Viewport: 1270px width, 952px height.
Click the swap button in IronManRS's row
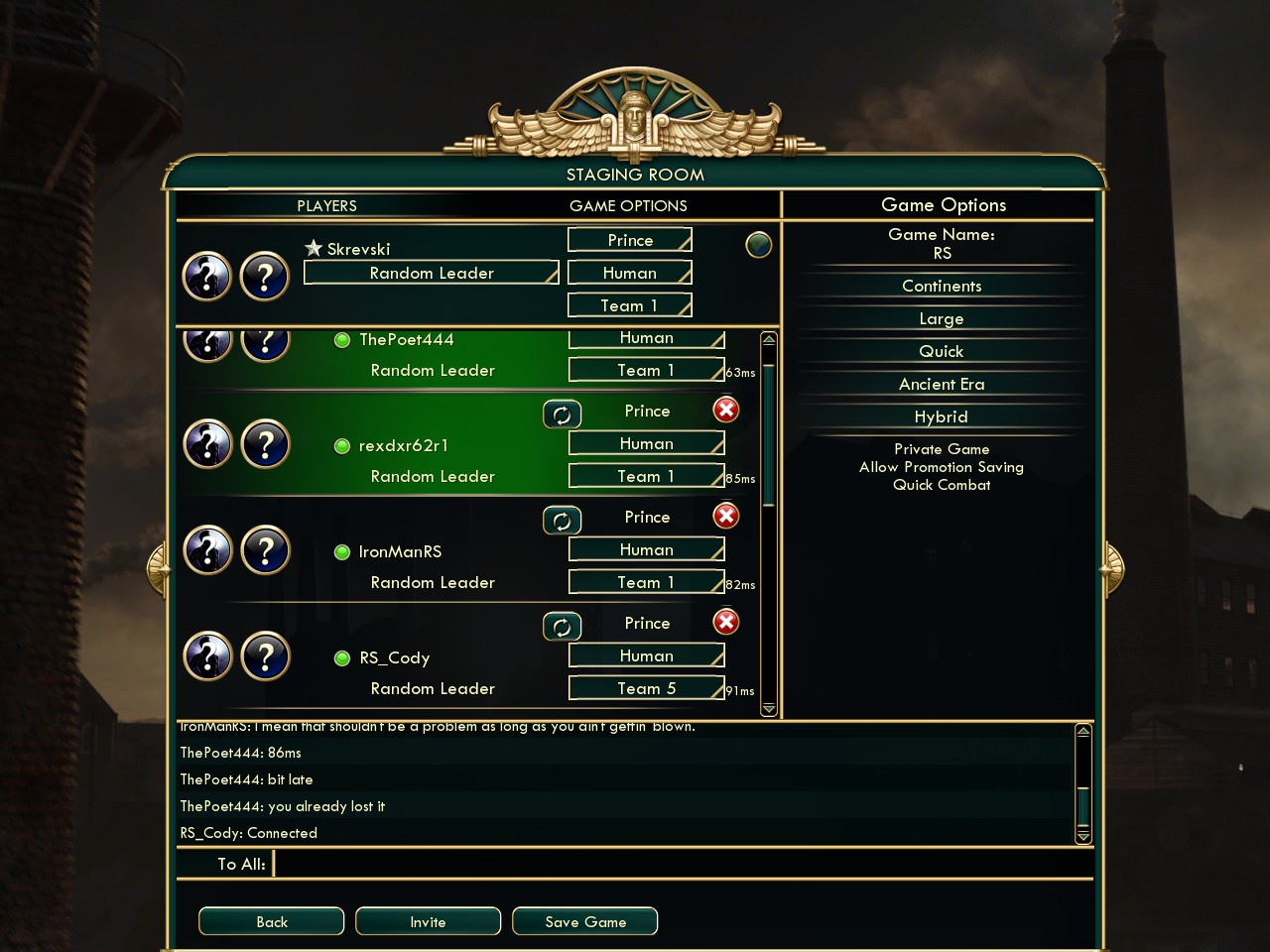pyautogui.click(x=562, y=521)
